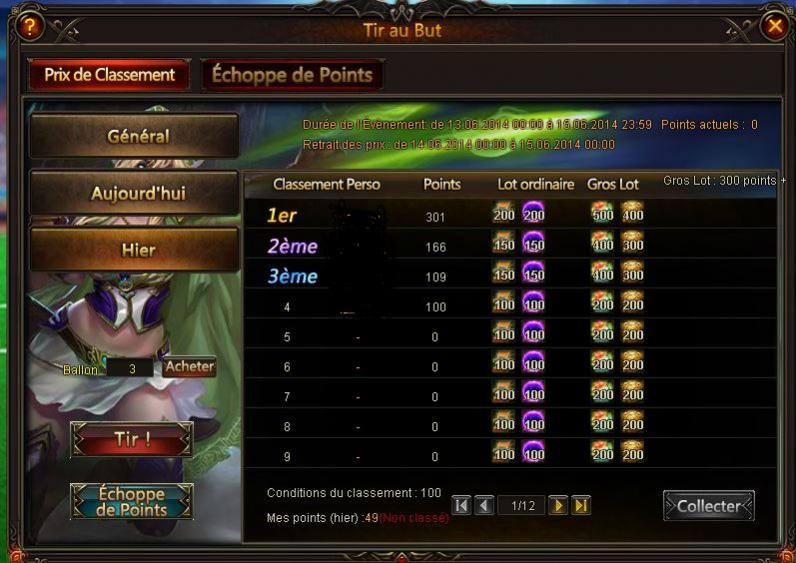Advance to the next ranking page

tap(558, 506)
